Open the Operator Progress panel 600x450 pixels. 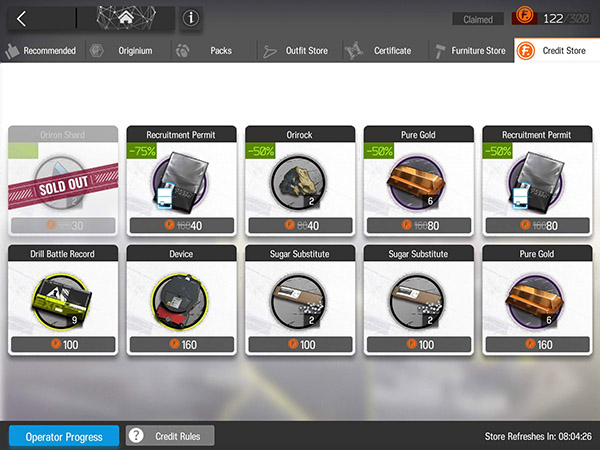[64, 436]
